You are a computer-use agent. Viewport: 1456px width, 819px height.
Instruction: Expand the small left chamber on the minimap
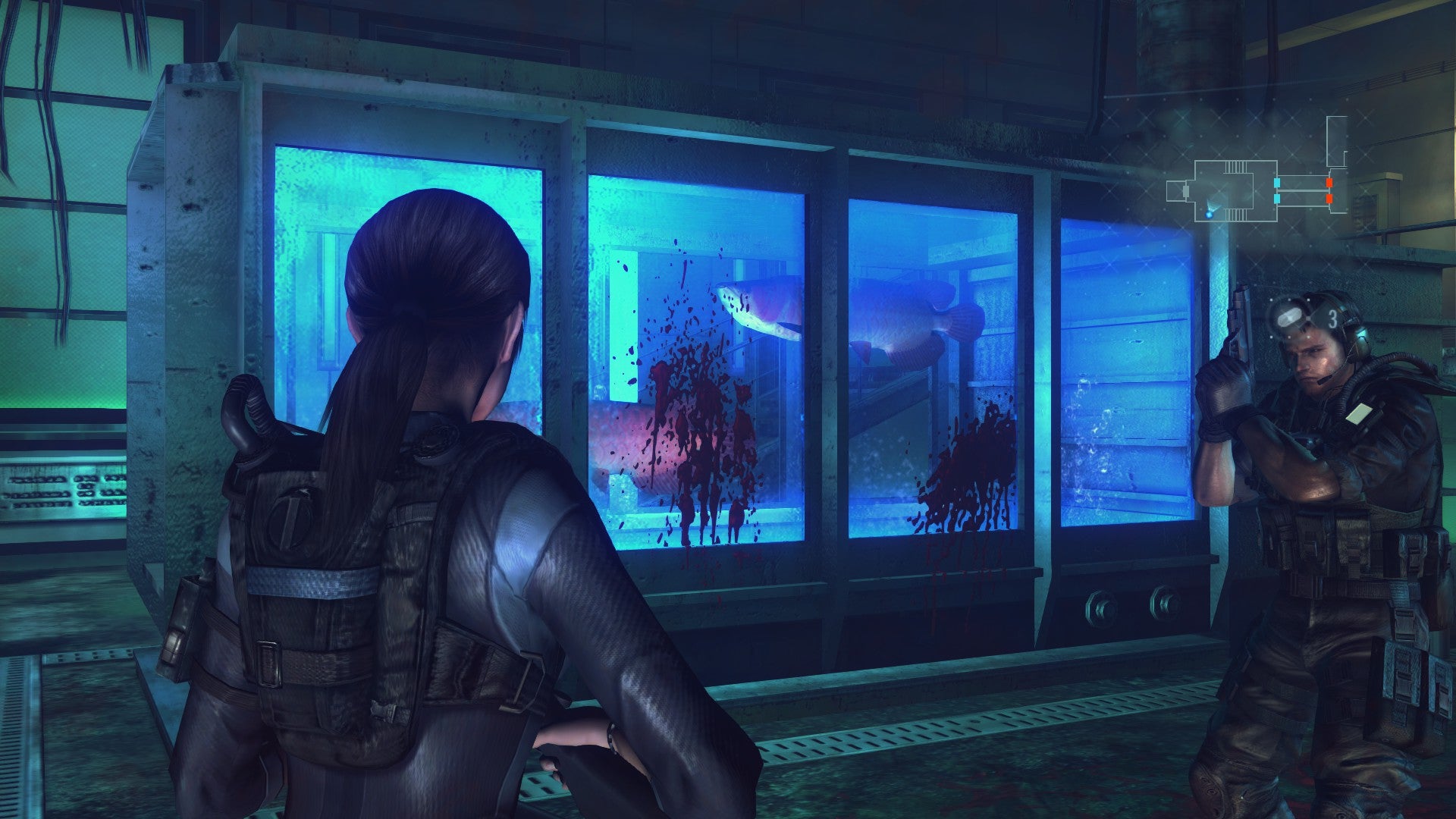click(x=1176, y=191)
